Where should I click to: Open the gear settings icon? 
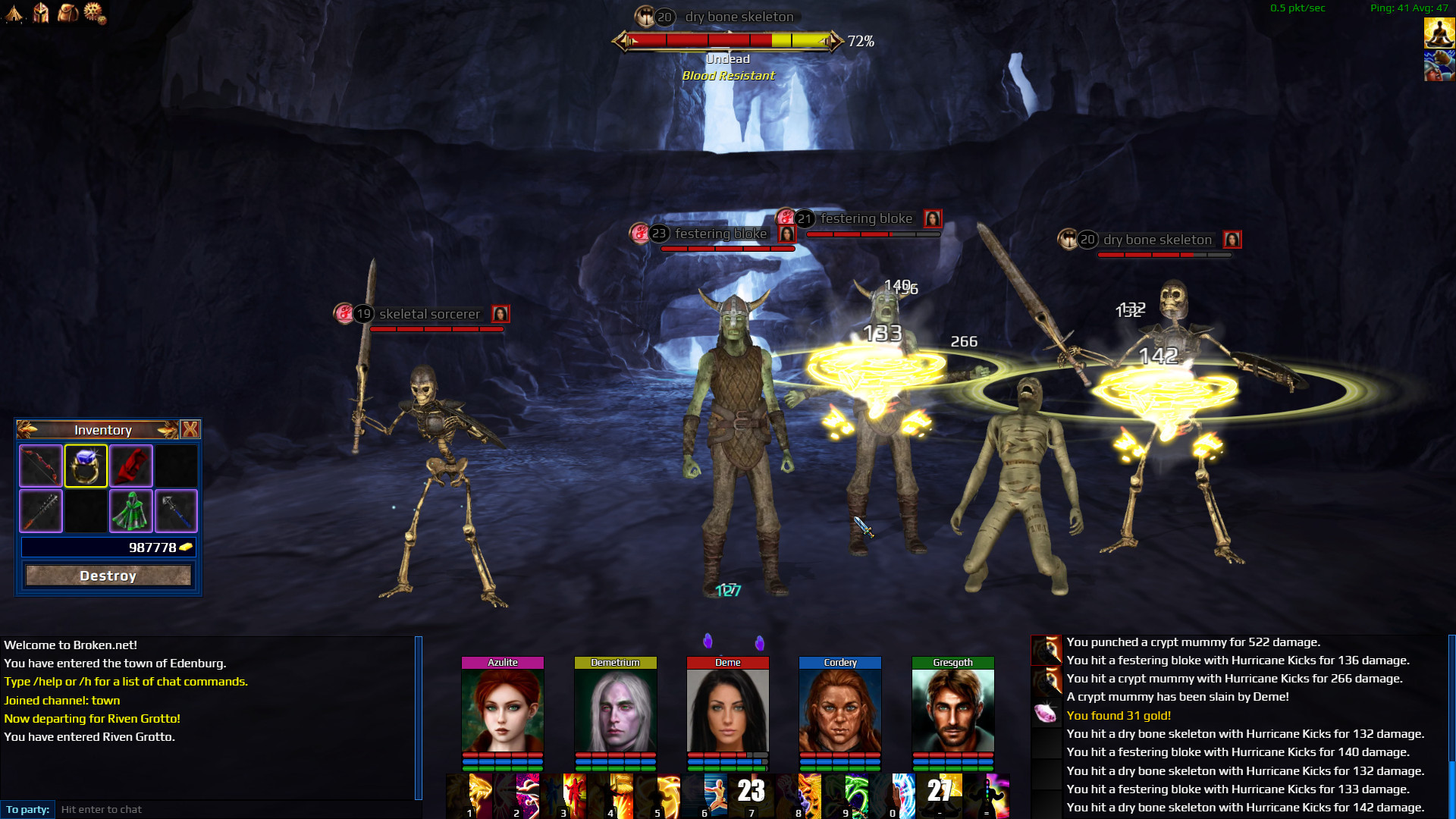tap(95, 12)
